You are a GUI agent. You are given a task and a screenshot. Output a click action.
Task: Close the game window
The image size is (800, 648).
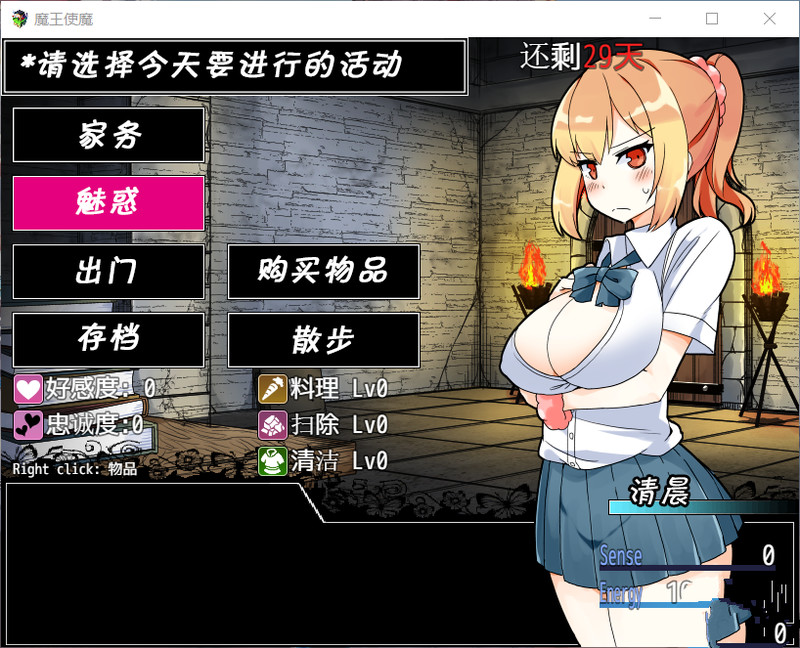tap(769, 19)
